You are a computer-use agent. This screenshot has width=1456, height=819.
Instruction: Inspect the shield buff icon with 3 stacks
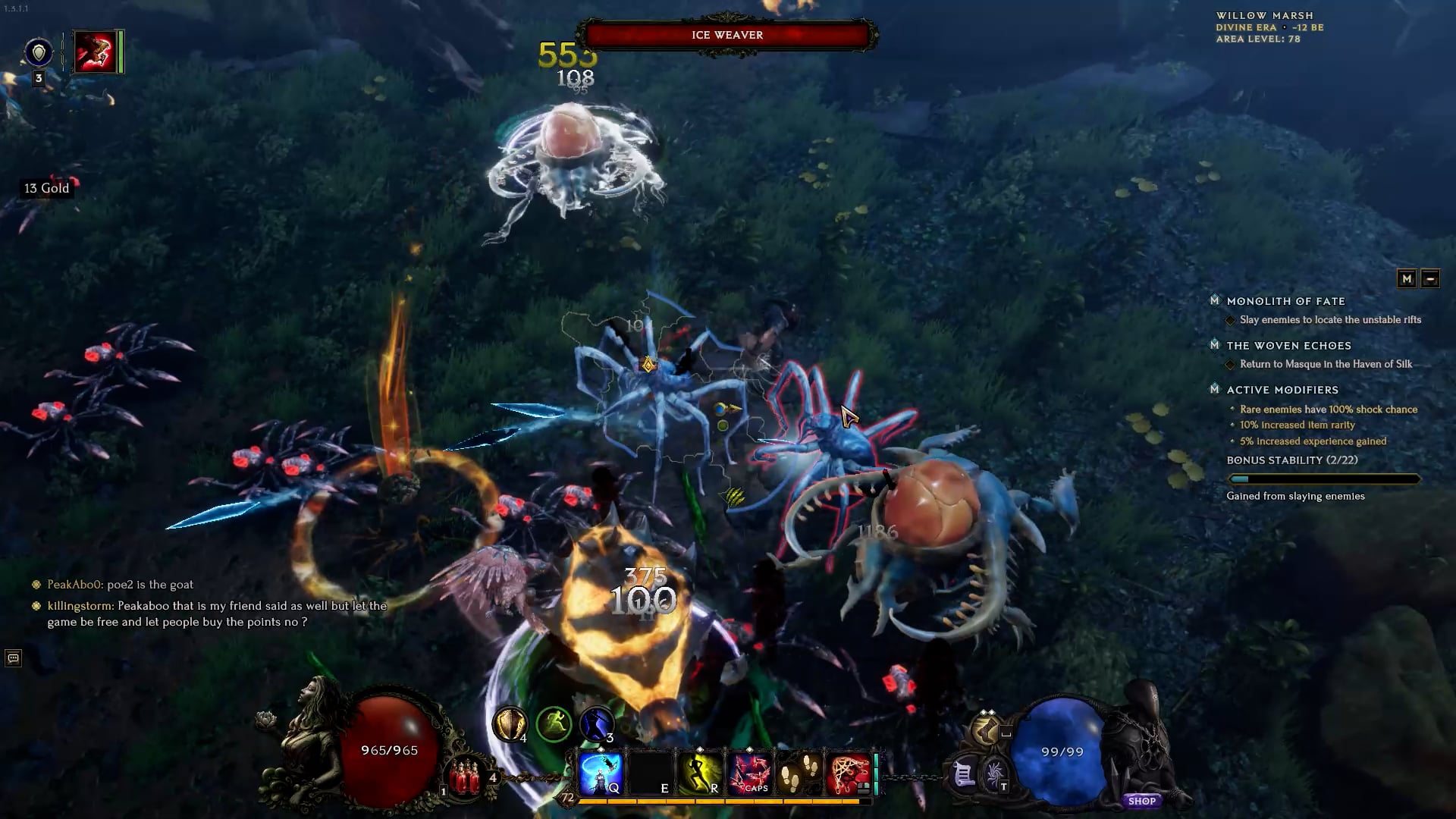(x=39, y=53)
